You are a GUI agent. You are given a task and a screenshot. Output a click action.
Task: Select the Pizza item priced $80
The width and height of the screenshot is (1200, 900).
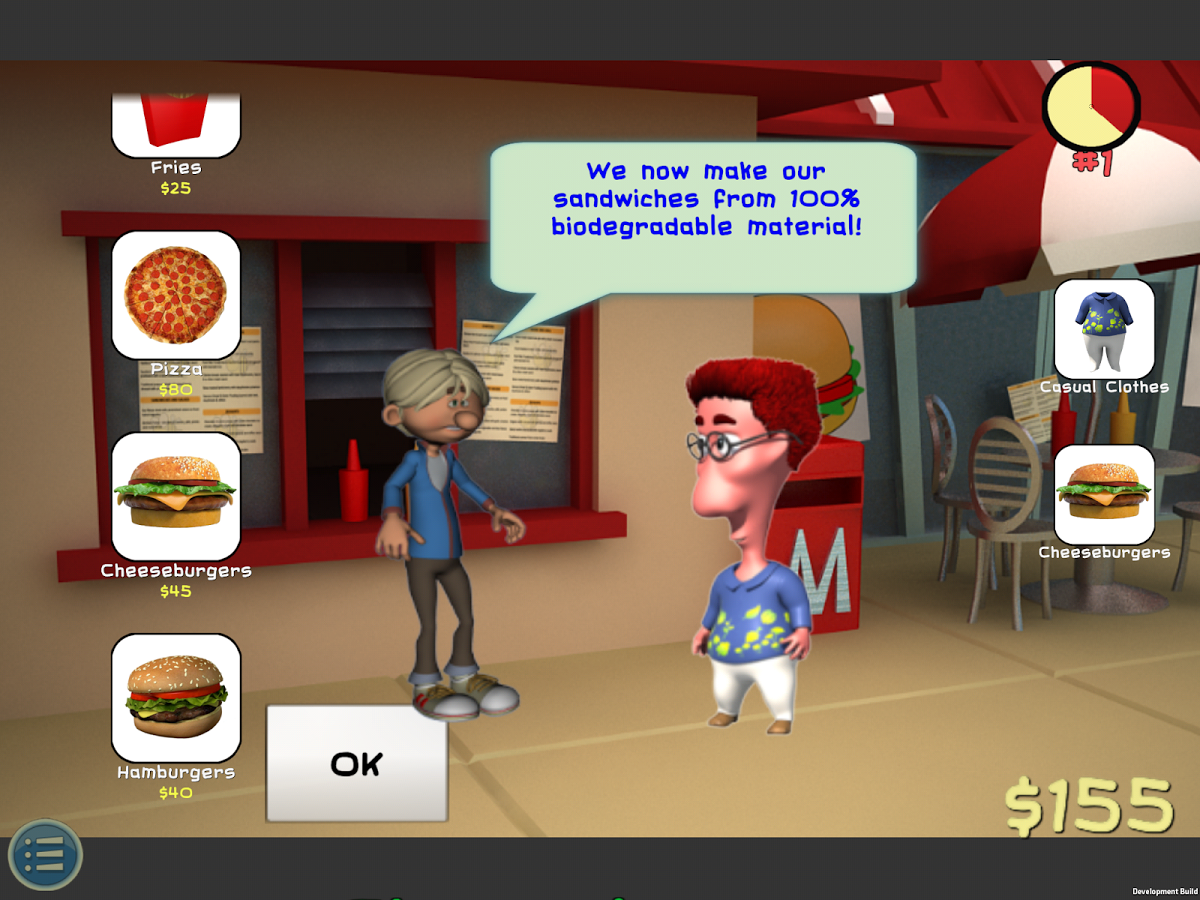coord(176,295)
